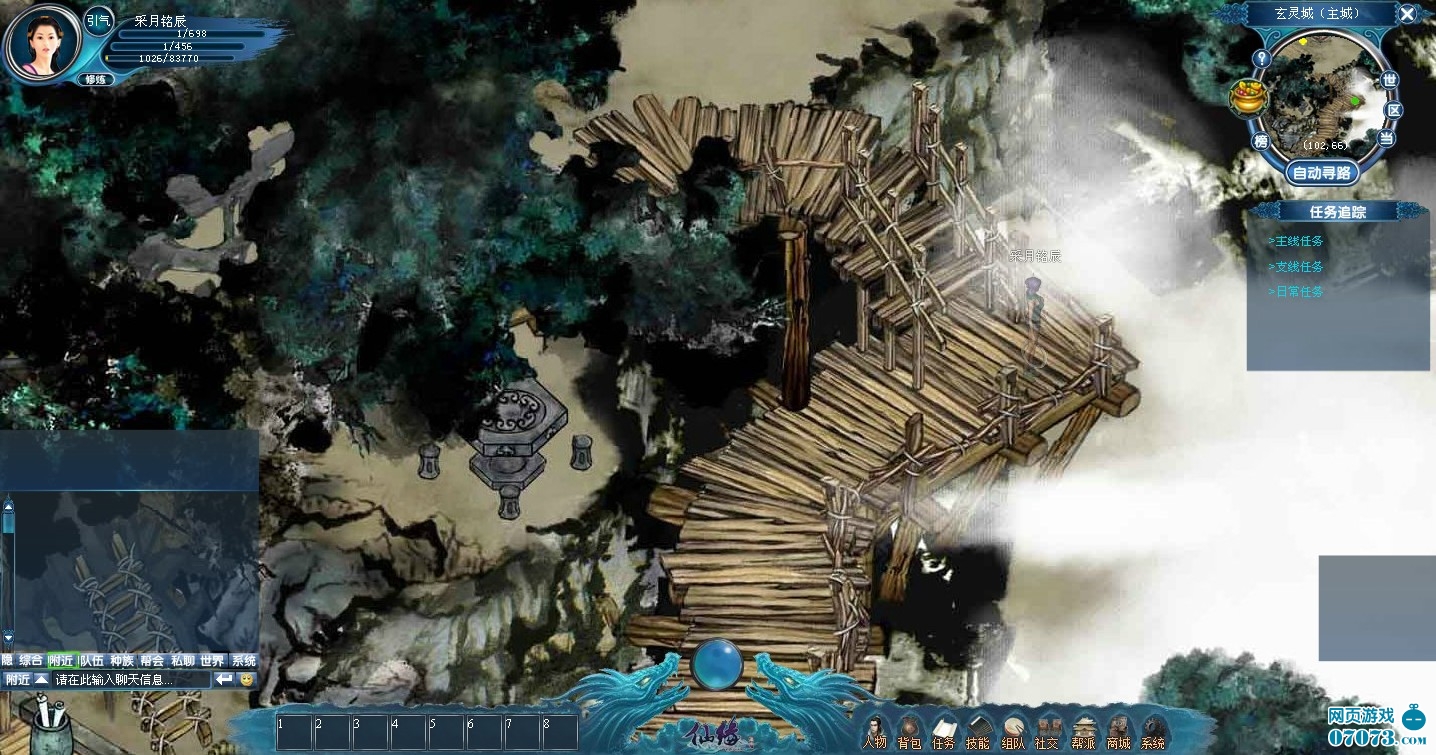Open the 商城 shop
The height and width of the screenshot is (755, 1436).
1118,731
